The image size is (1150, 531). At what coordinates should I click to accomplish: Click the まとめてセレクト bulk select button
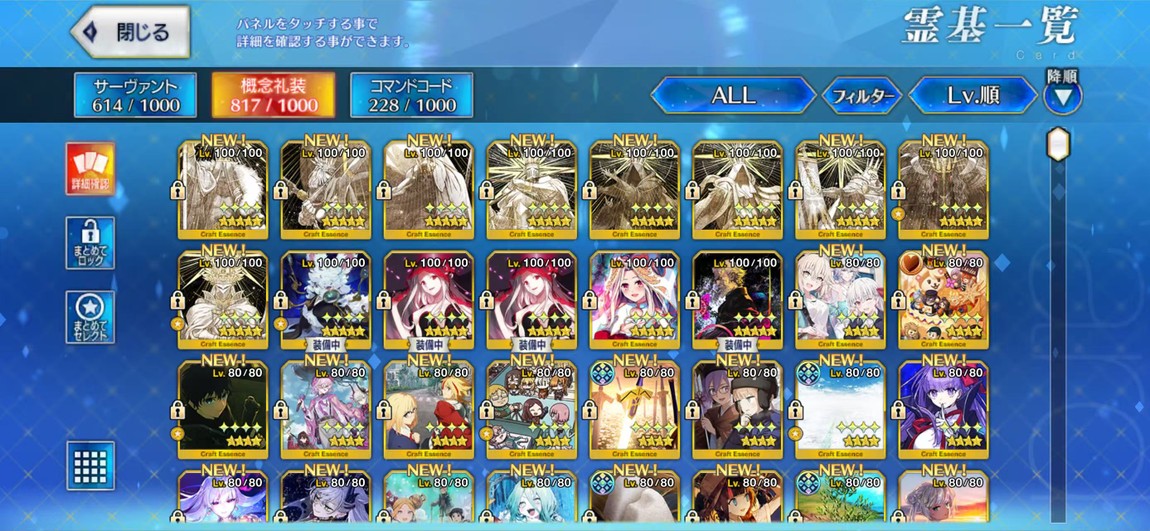click(x=90, y=318)
